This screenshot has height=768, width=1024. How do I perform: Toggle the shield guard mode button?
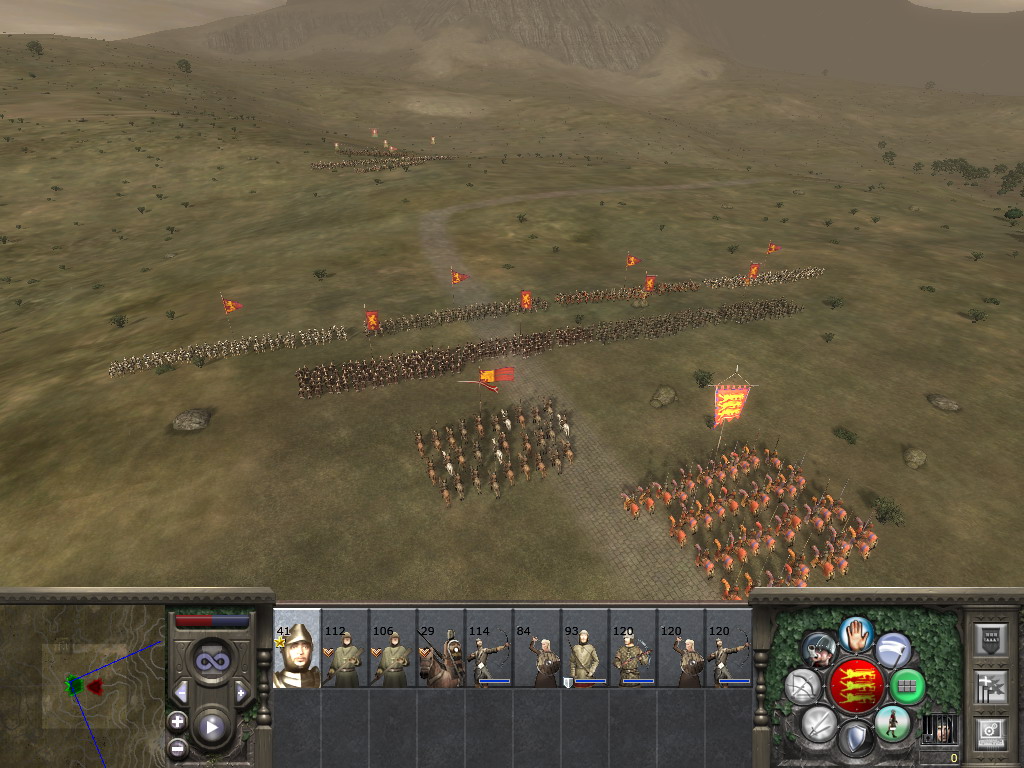coord(856,739)
